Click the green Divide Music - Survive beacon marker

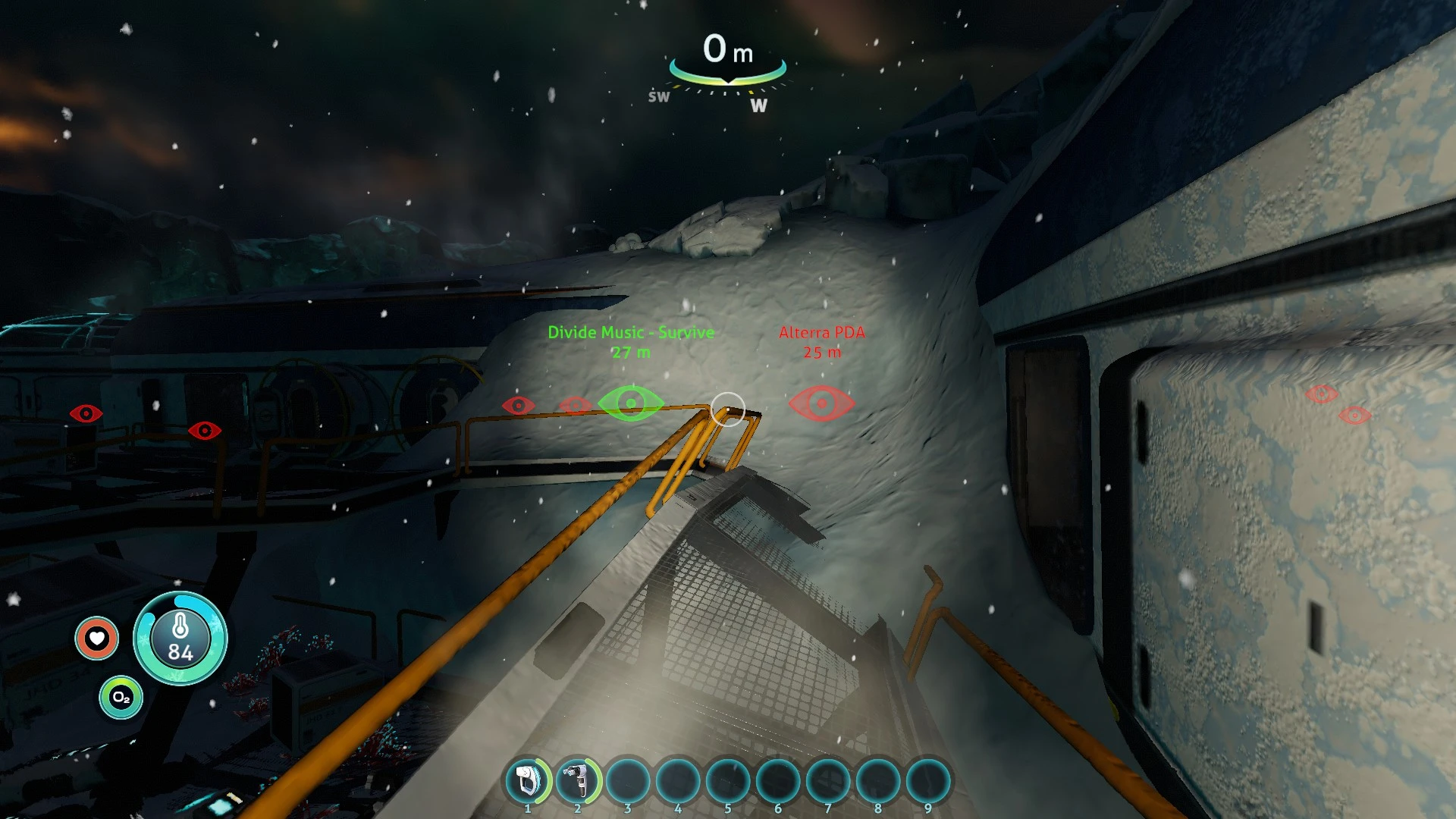tap(631, 403)
